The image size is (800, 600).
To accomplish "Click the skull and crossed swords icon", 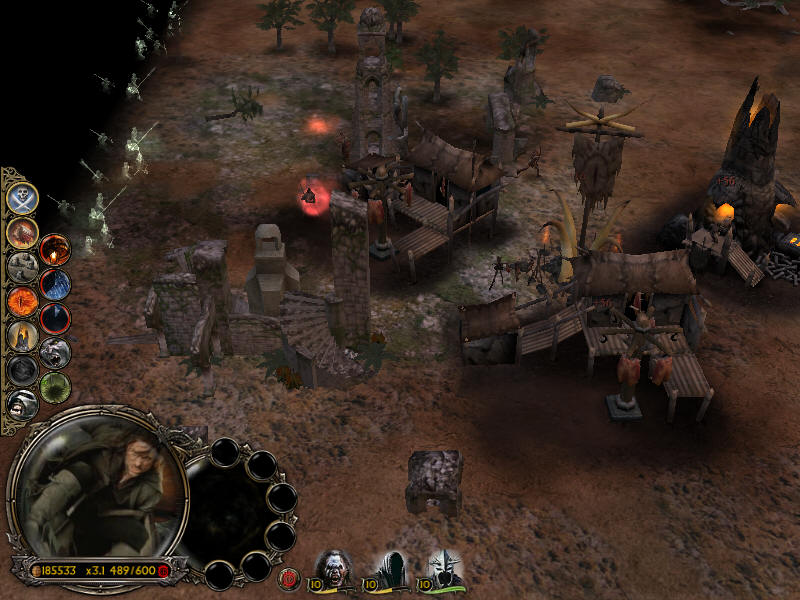I will [x=22, y=197].
